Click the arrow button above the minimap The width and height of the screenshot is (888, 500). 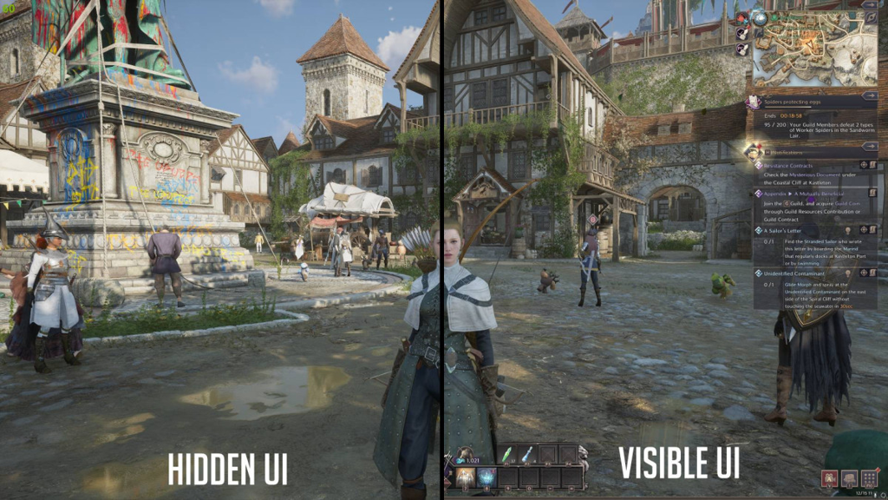(x=869, y=7)
